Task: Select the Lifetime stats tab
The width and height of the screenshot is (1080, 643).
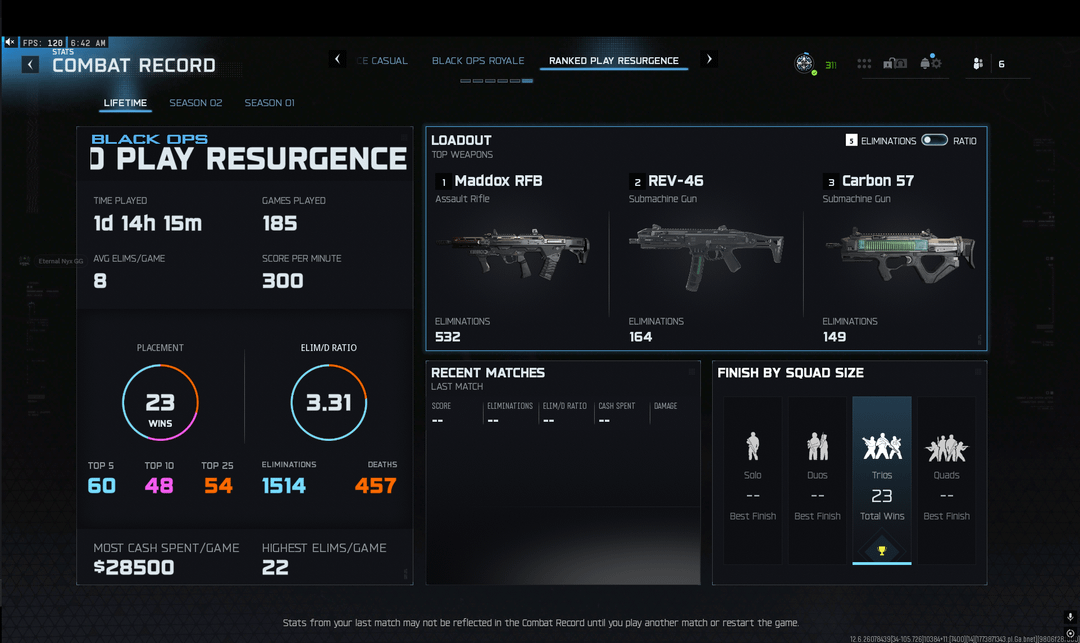Action: 125,103
